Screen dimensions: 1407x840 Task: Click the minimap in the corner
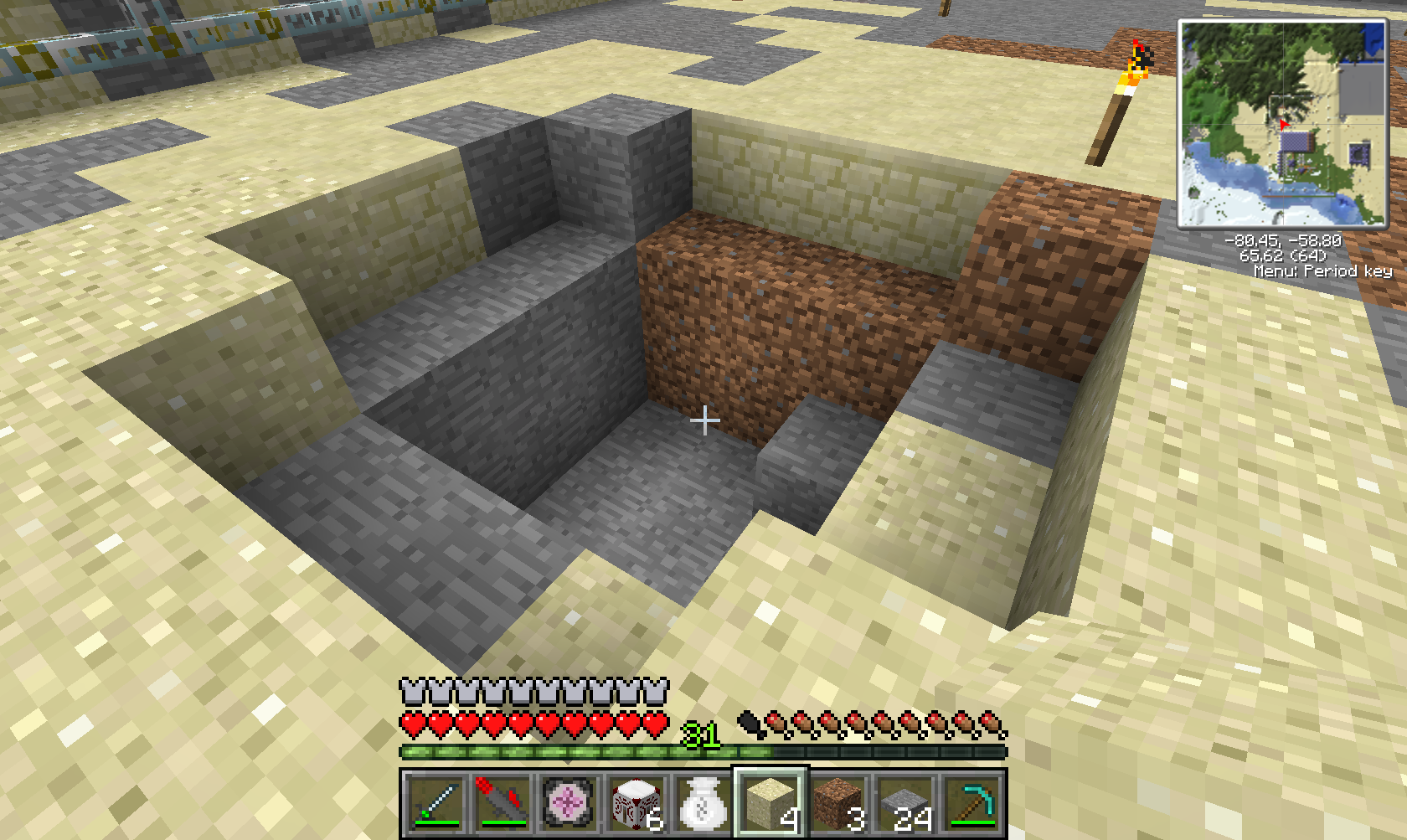click(1282, 123)
